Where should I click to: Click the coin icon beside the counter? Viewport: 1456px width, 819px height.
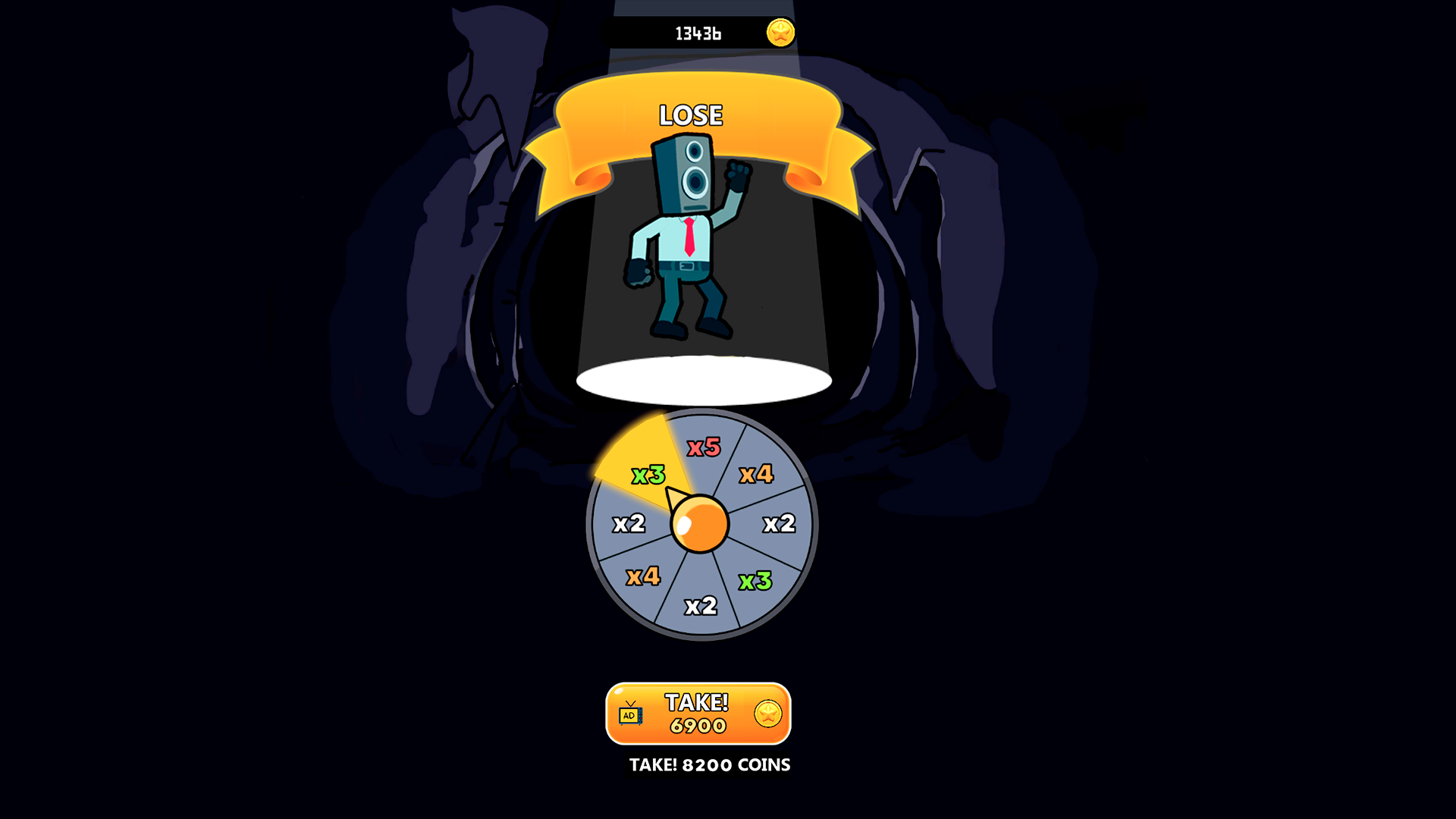[780, 32]
